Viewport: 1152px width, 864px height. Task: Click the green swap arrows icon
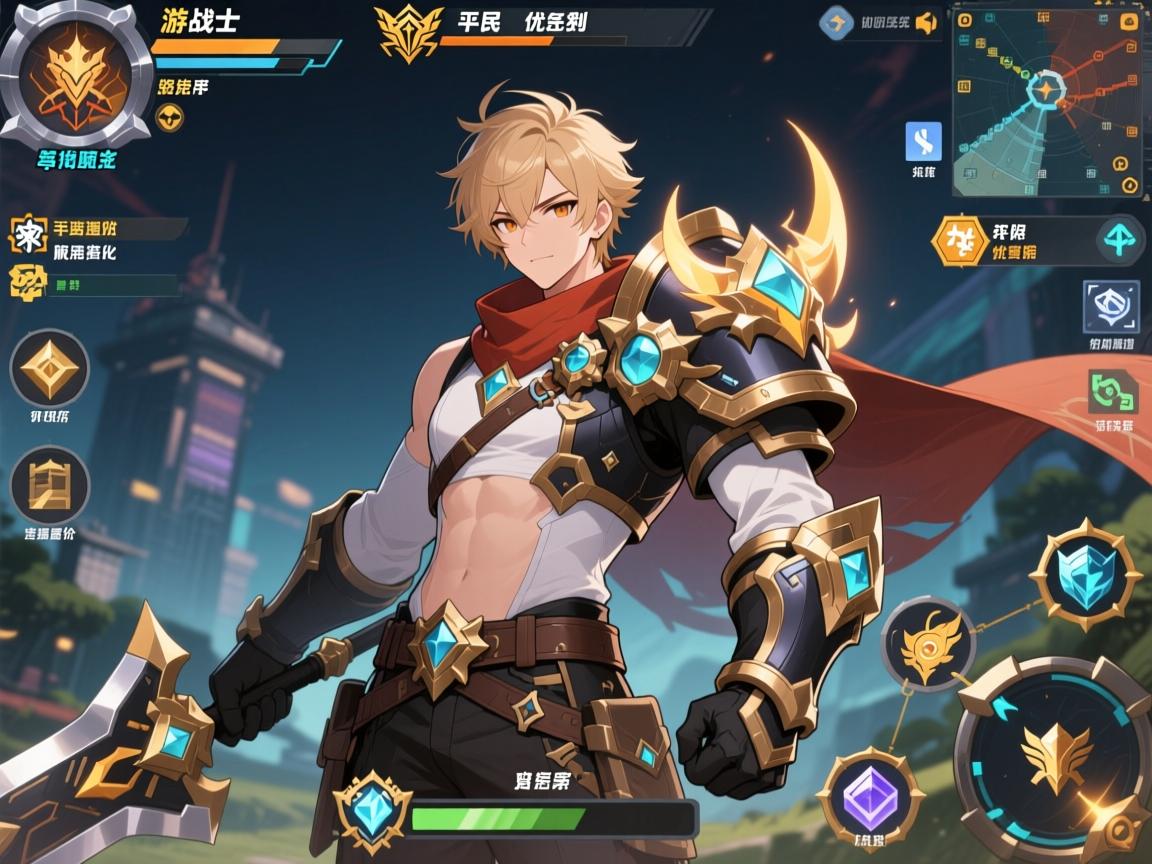pyautogui.click(x=1112, y=392)
